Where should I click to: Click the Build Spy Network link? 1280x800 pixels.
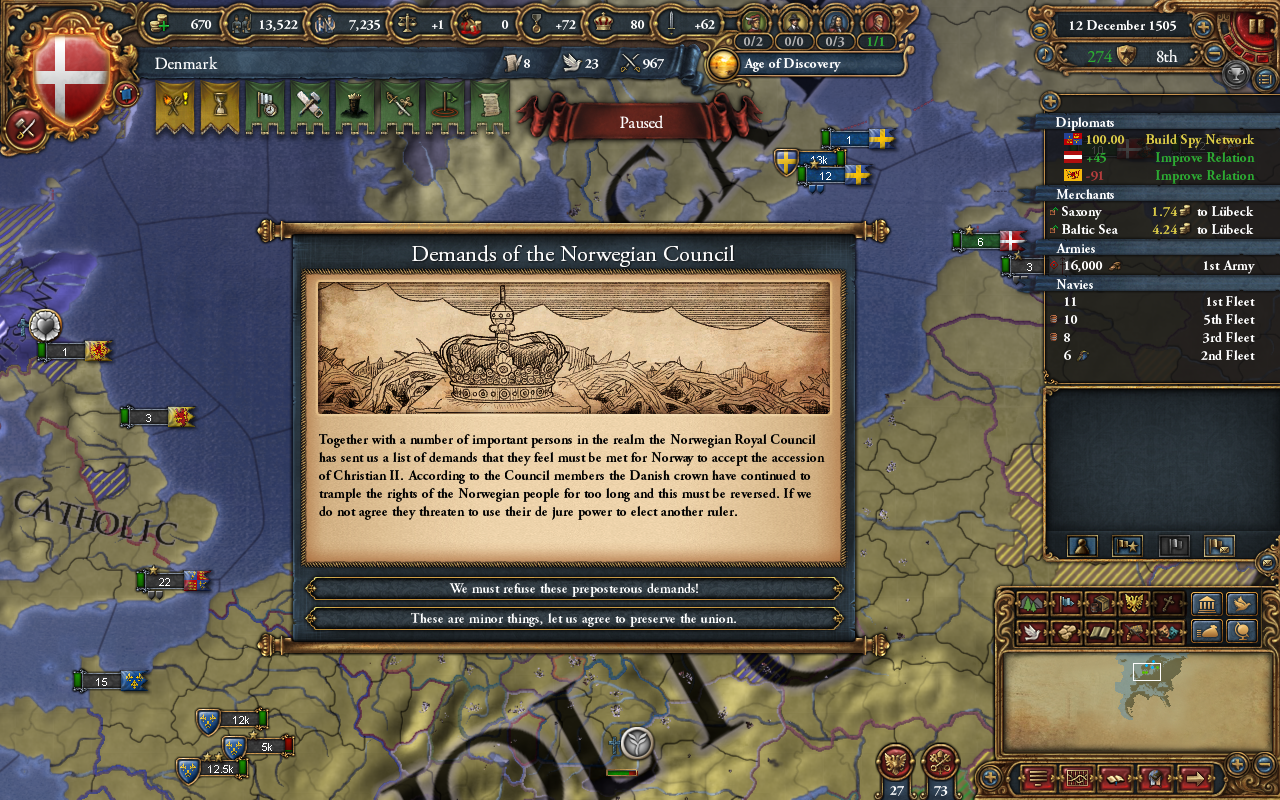point(1200,140)
